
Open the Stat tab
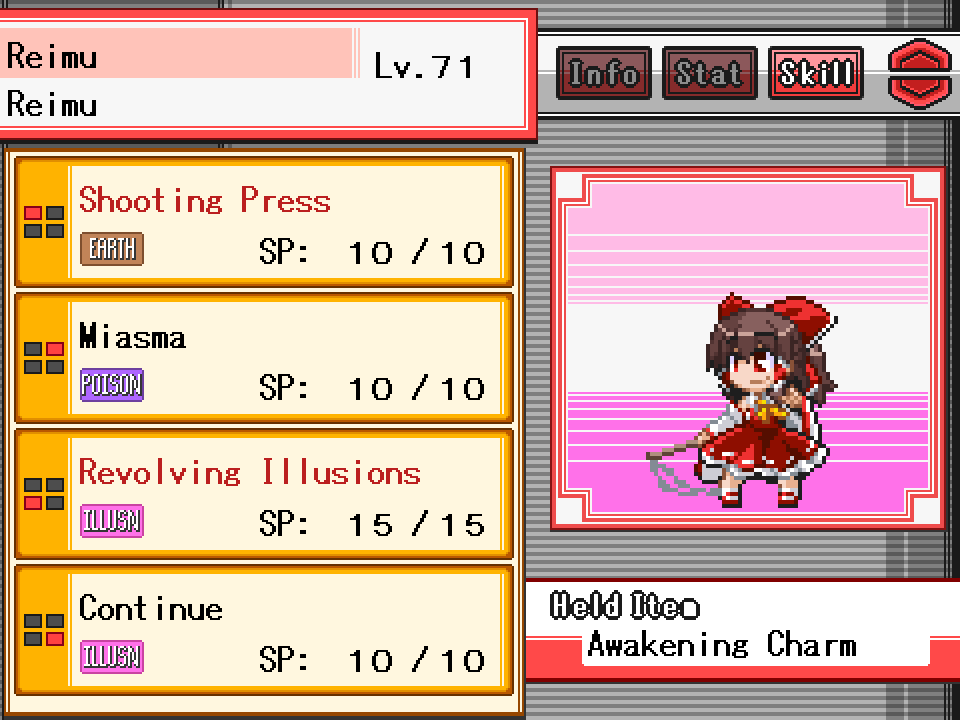point(709,73)
